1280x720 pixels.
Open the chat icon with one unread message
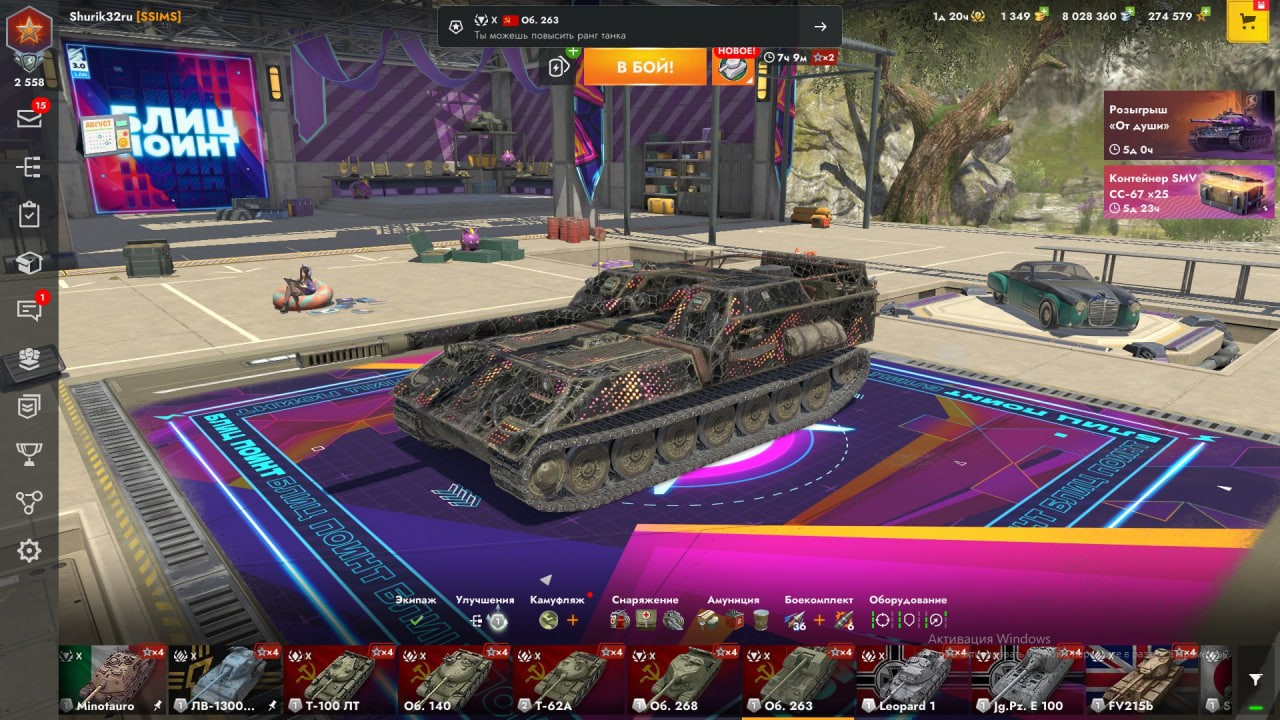(x=29, y=310)
